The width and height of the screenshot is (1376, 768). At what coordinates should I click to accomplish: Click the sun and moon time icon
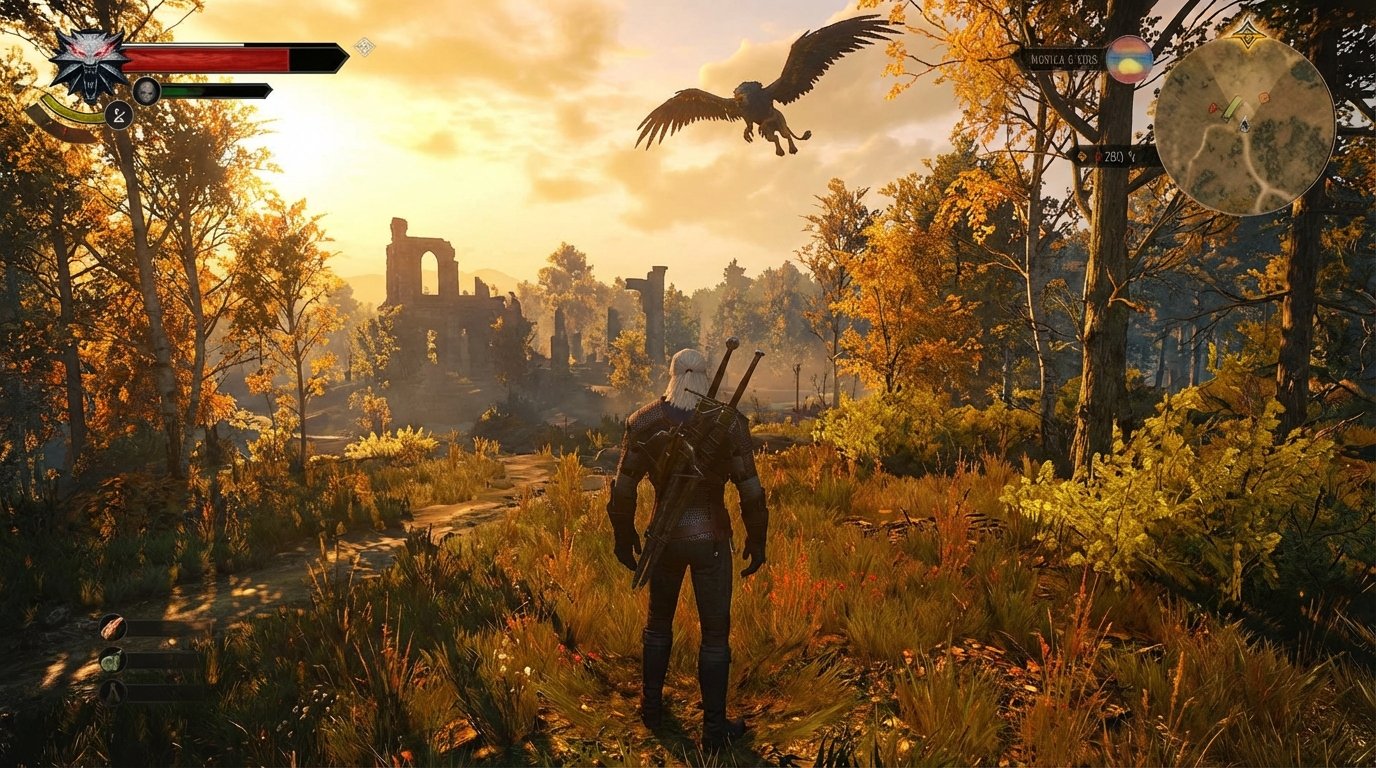click(x=1129, y=60)
